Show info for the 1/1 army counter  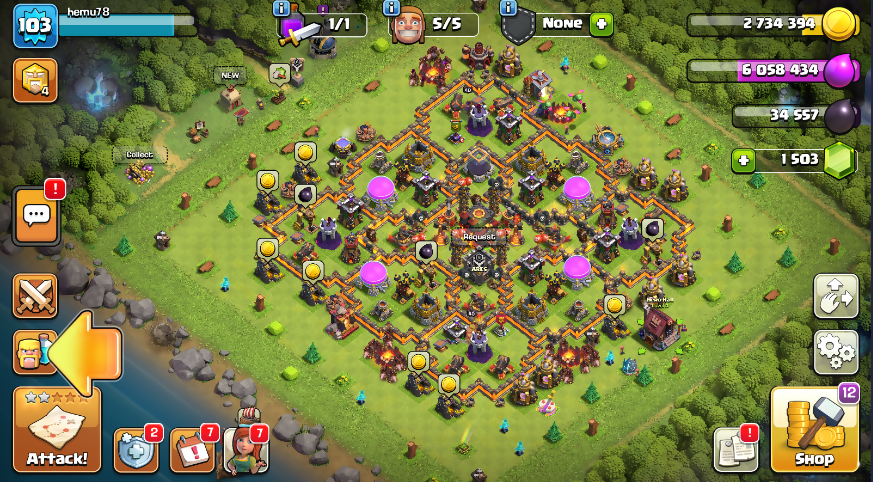pos(283,8)
